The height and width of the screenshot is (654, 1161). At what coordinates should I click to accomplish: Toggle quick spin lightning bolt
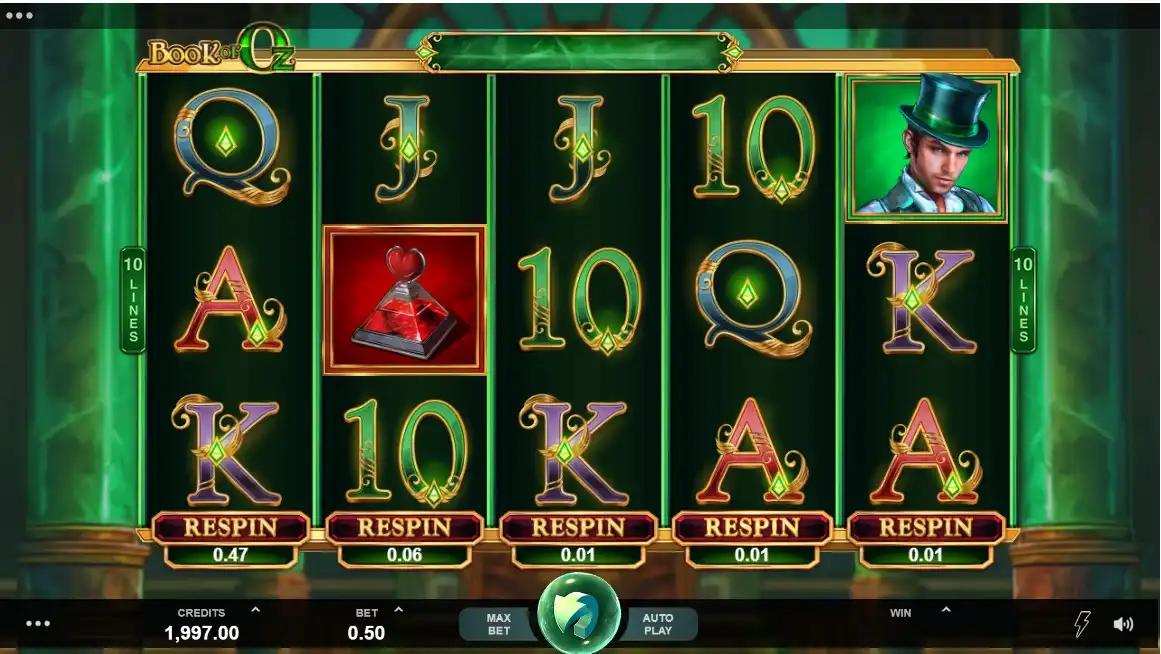[x=1082, y=624]
